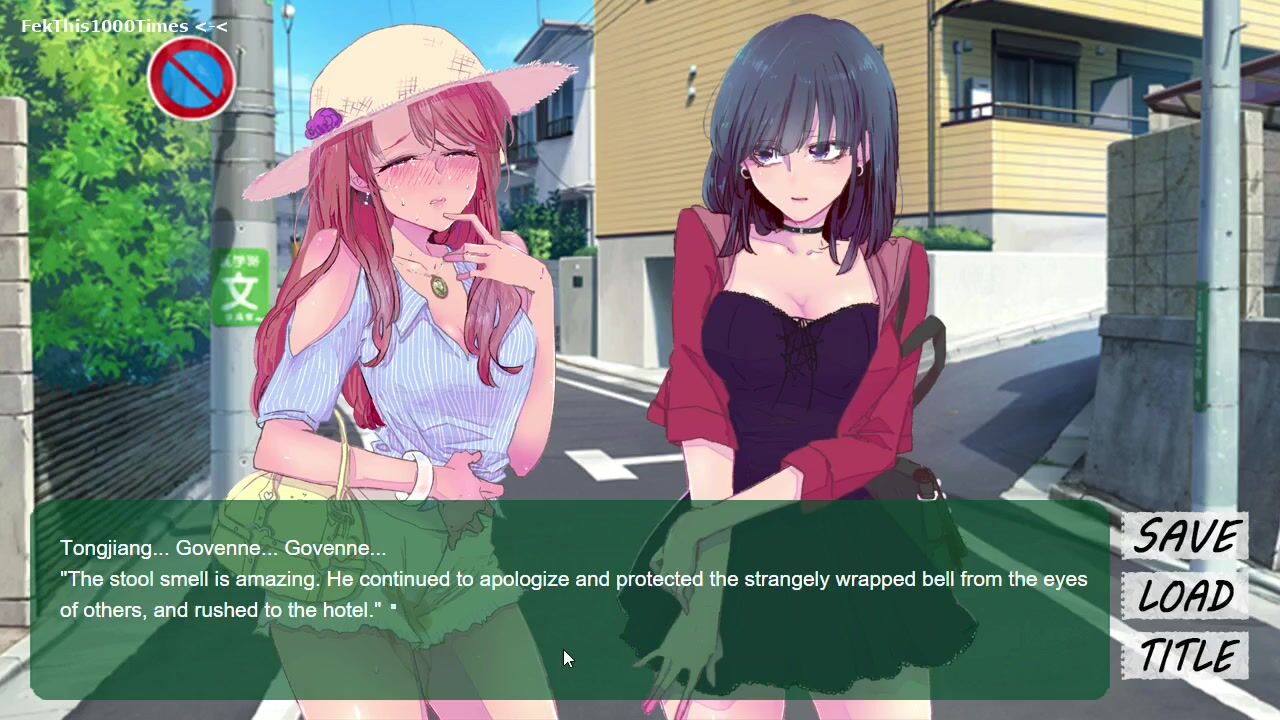1280x720 pixels.
Task: Return to the TITLE screen
Action: coord(1188,656)
